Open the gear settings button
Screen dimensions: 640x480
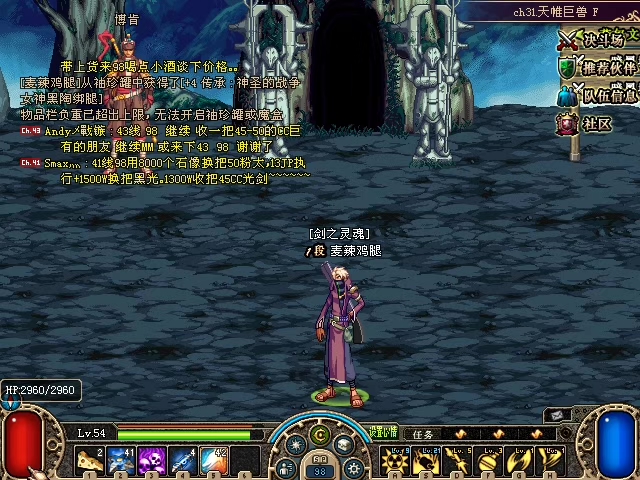352,468
